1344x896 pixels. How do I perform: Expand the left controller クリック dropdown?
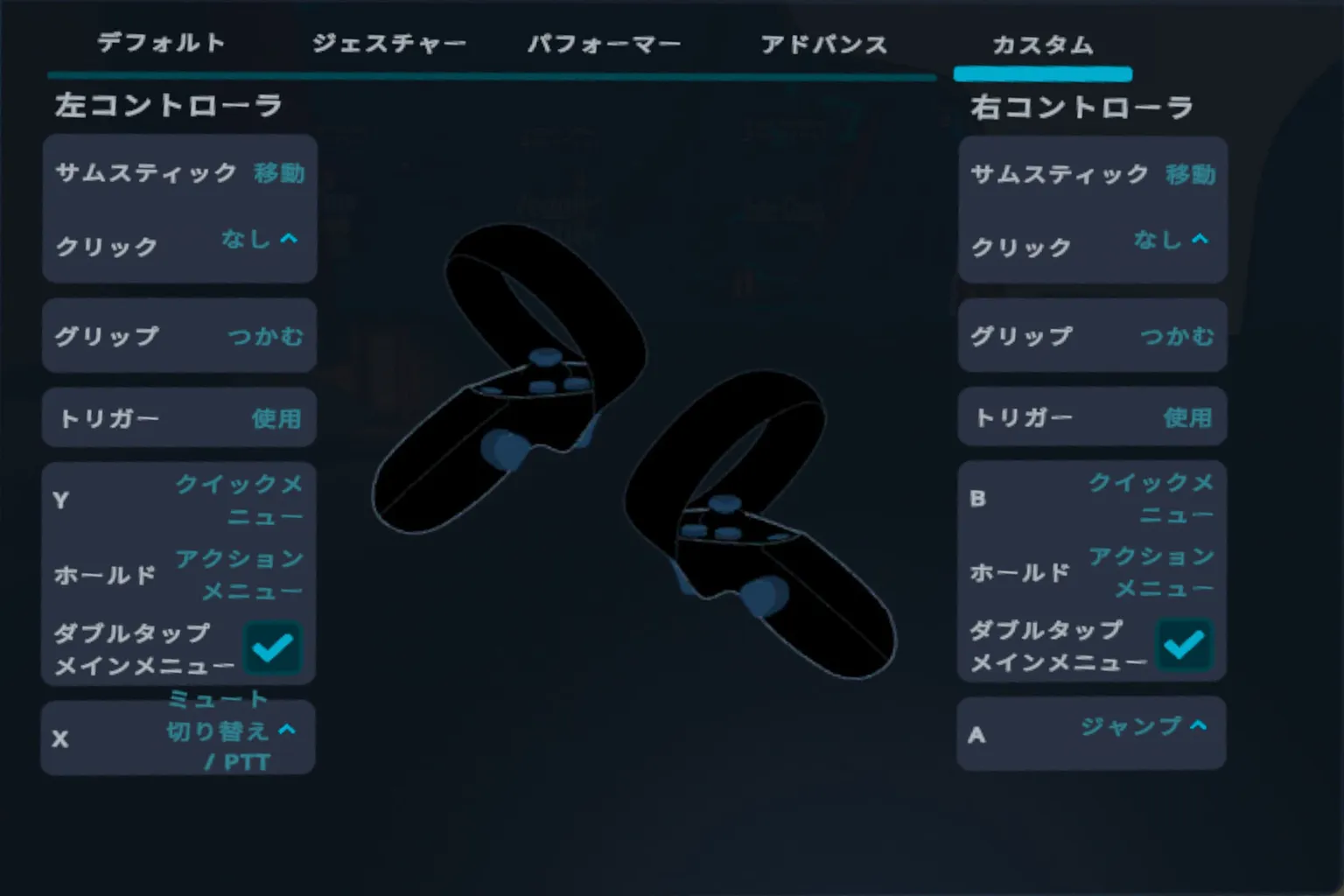(259, 239)
